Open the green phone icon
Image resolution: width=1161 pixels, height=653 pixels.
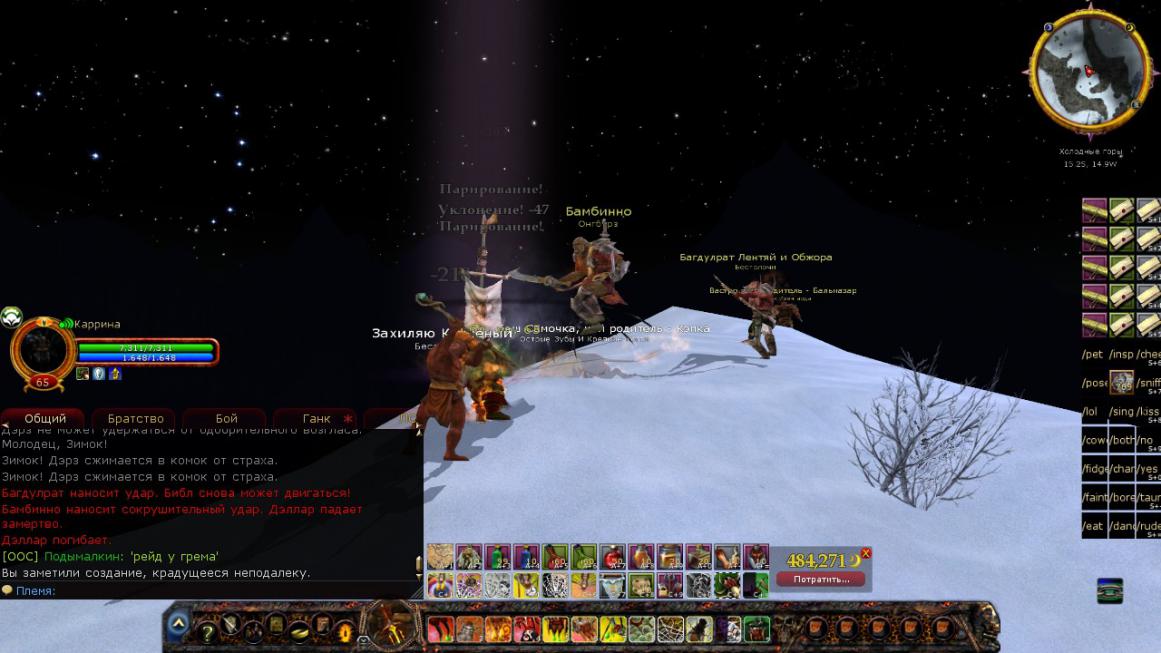pyautogui.click(x=1109, y=591)
